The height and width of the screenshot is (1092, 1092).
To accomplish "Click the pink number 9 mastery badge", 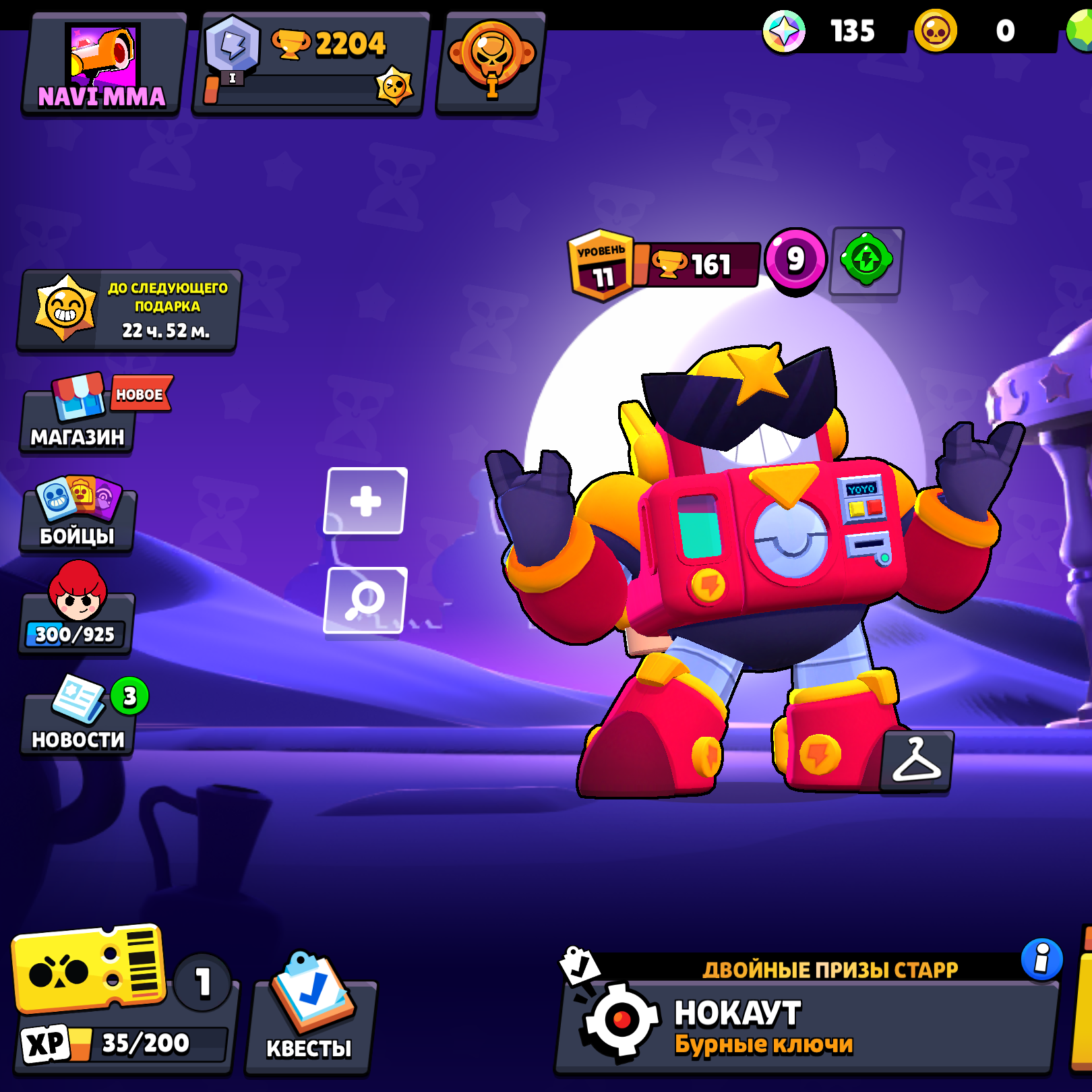I will click(x=795, y=260).
